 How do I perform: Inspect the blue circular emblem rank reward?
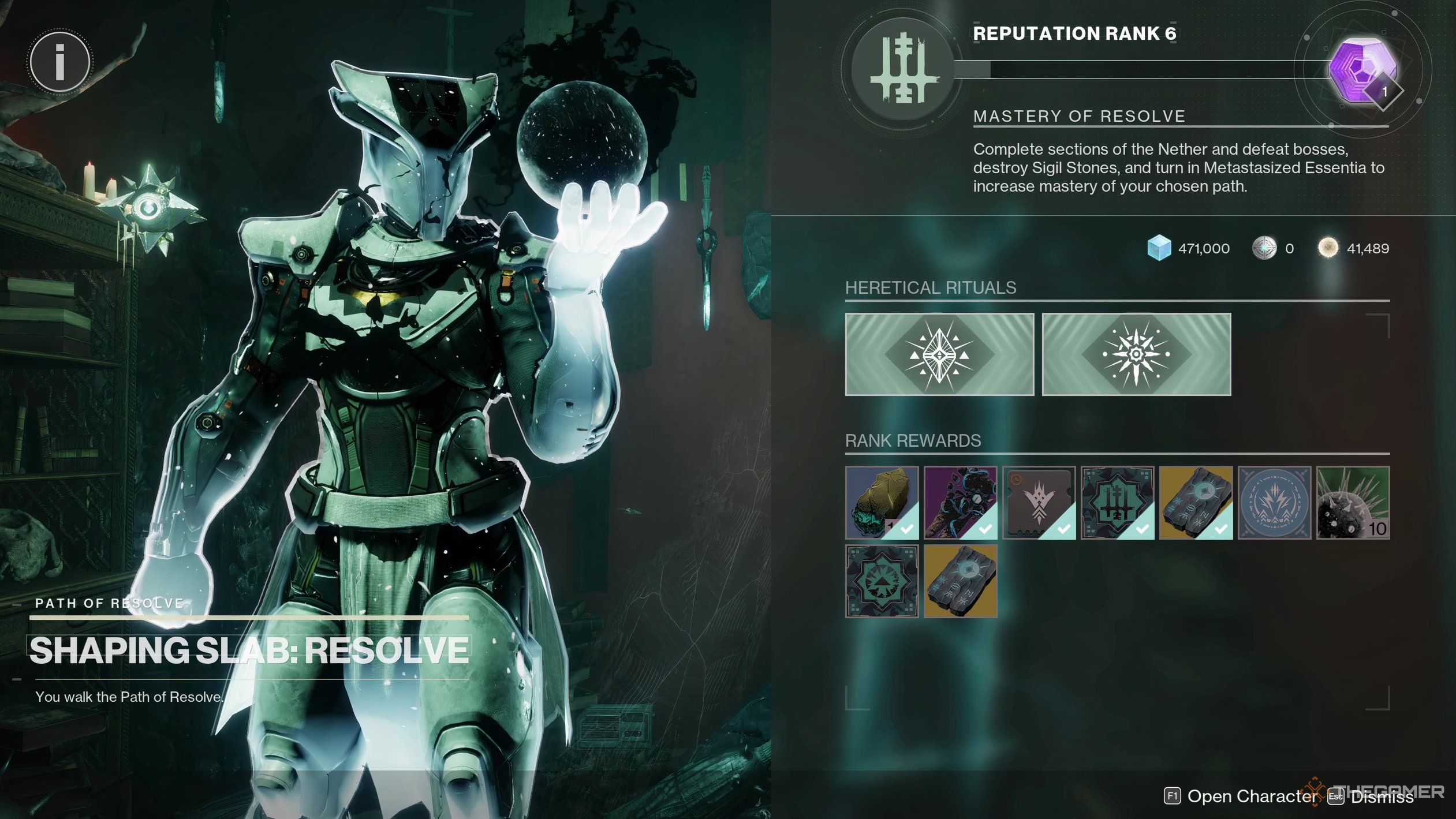tap(1274, 503)
